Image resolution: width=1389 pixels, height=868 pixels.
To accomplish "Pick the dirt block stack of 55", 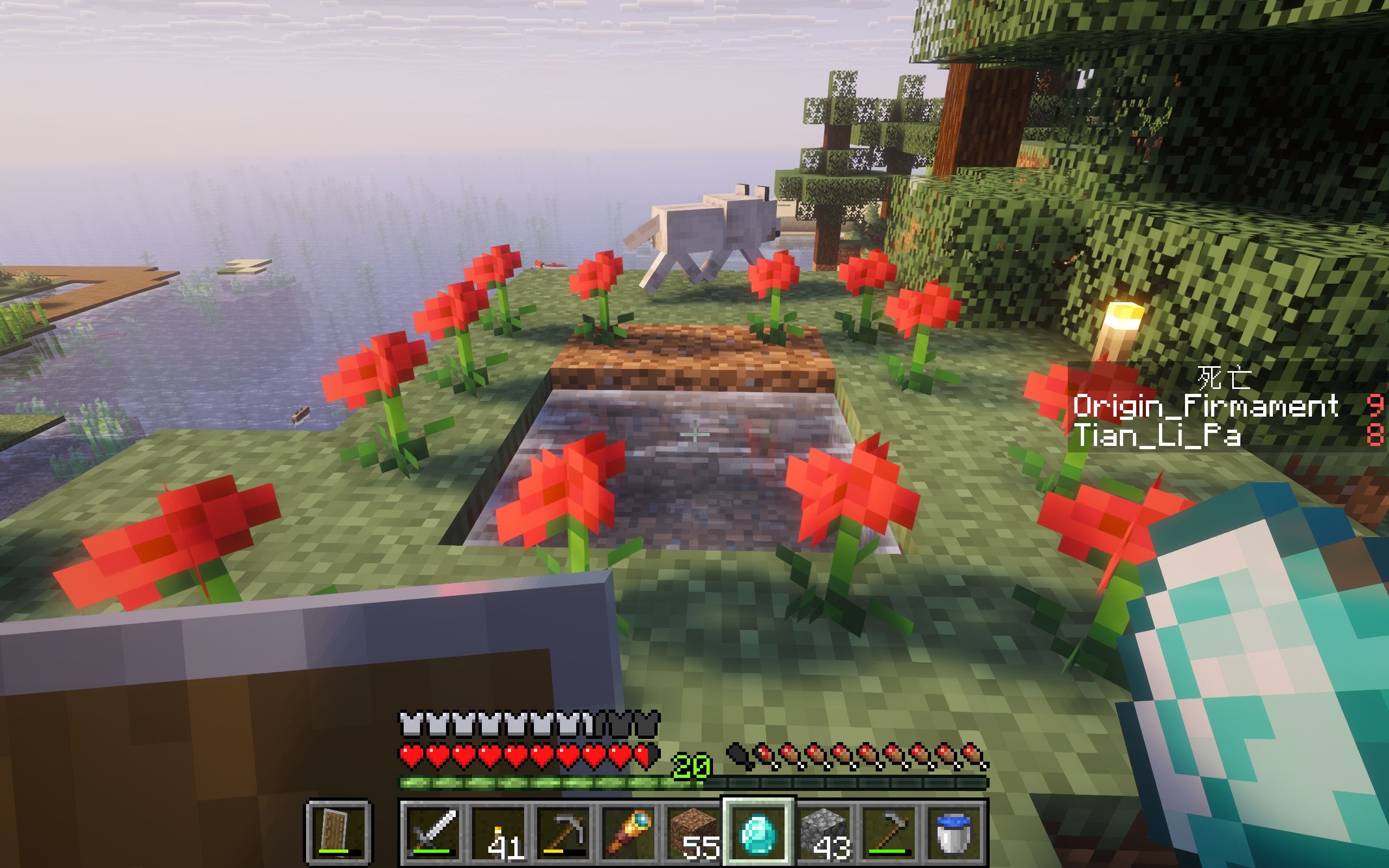I will (694, 831).
